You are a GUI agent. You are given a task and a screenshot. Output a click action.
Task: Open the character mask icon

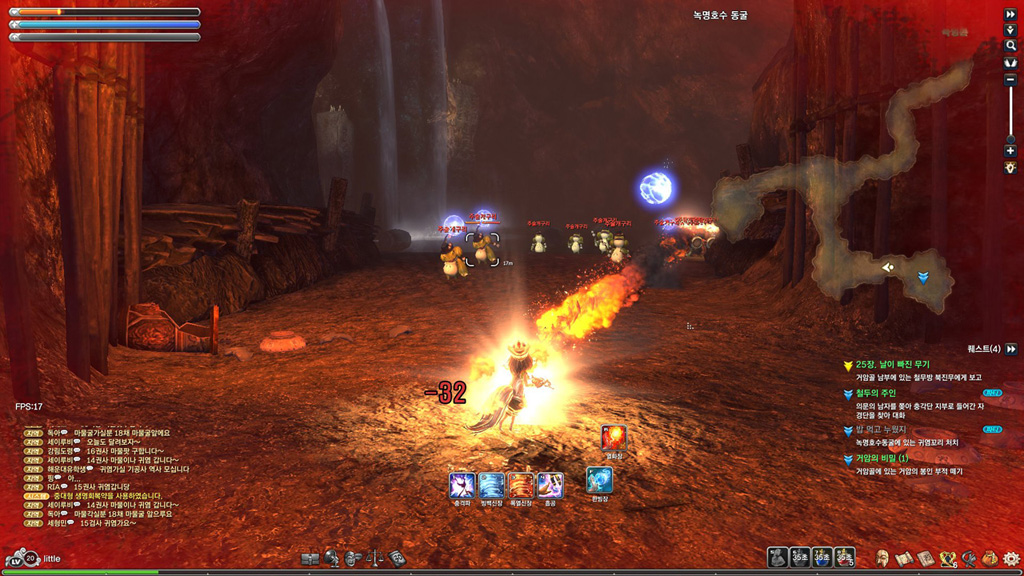point(883,558)
